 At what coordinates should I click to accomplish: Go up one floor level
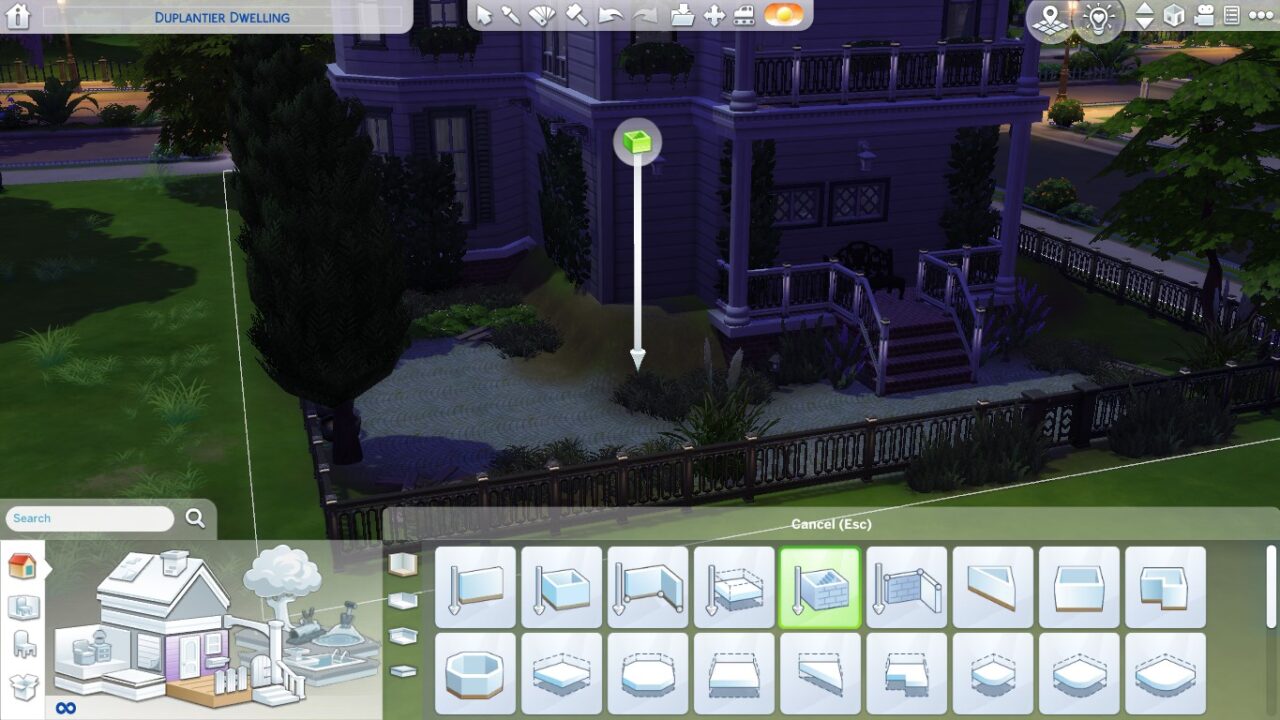point(1144,9)
